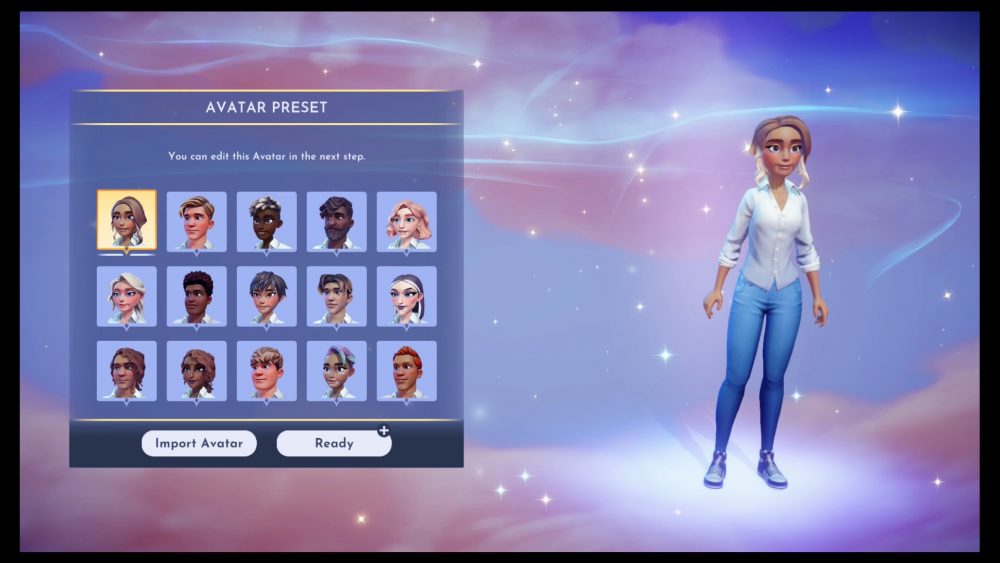Select the highlighted brown ponytail avatar preset
This screenshot has width=1000, height=563.
pos(126,220)
